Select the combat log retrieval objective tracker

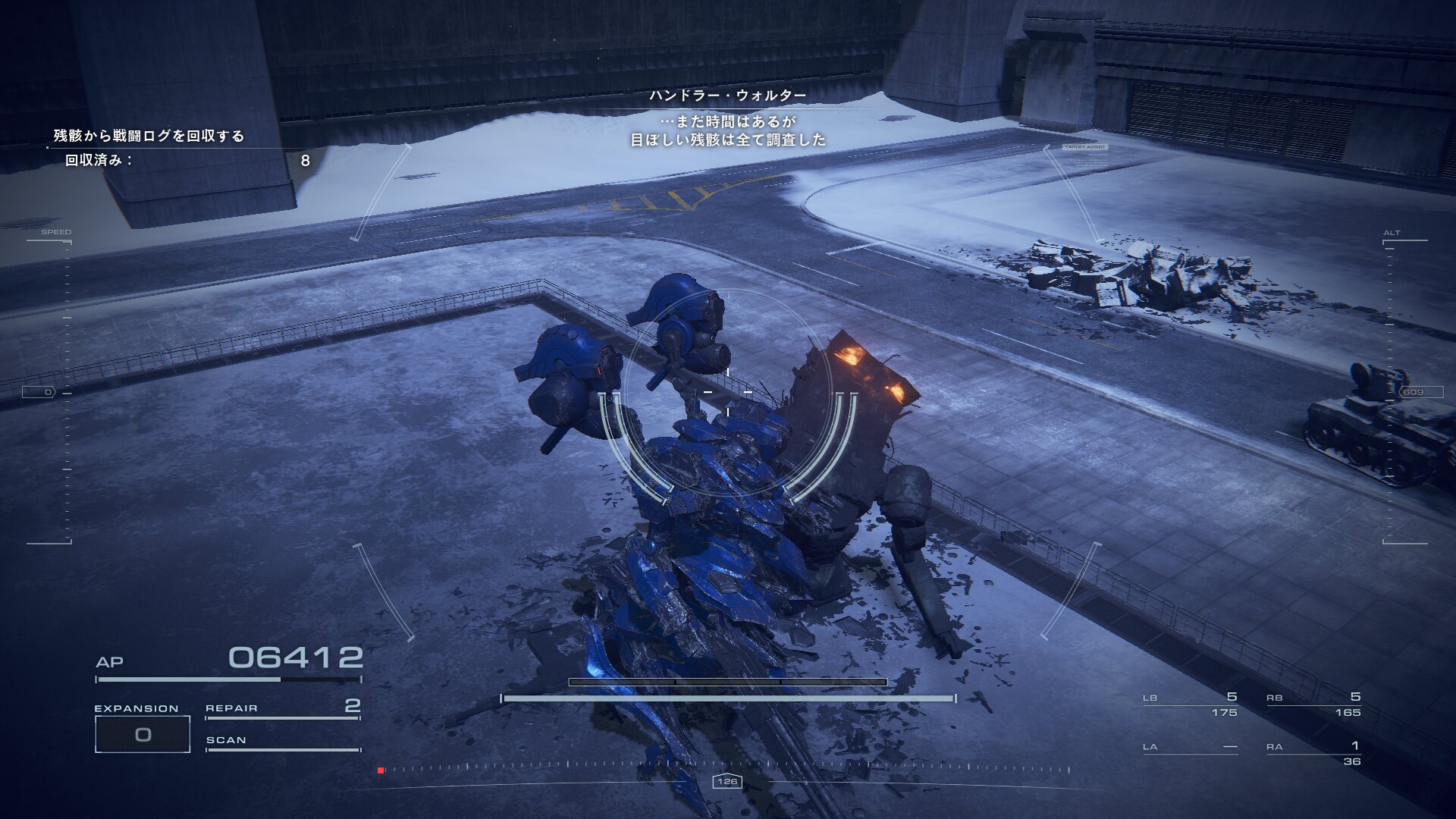(x=149, y=136)
